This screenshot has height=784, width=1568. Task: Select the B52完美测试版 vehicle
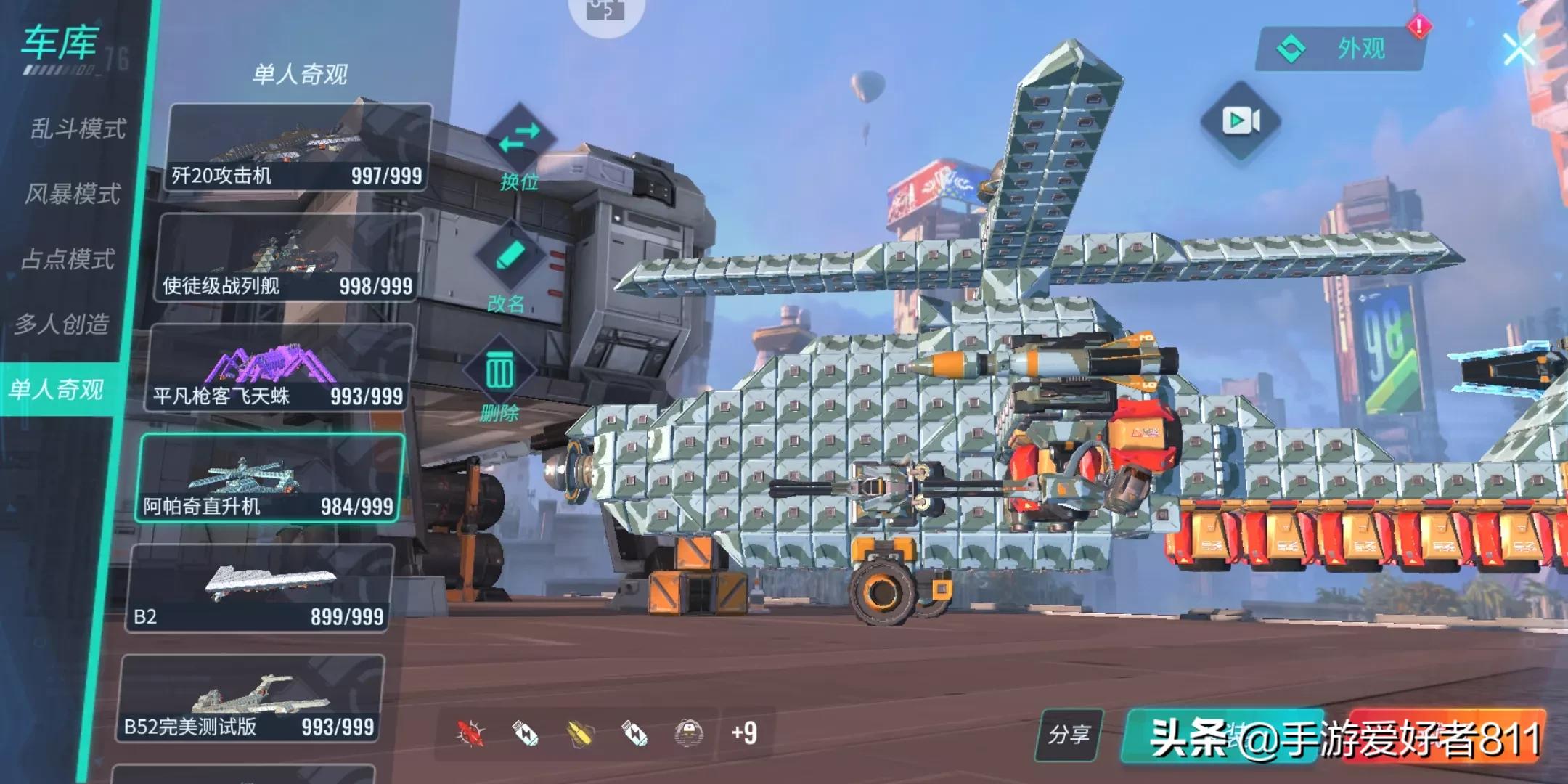[x=249, y=699]
